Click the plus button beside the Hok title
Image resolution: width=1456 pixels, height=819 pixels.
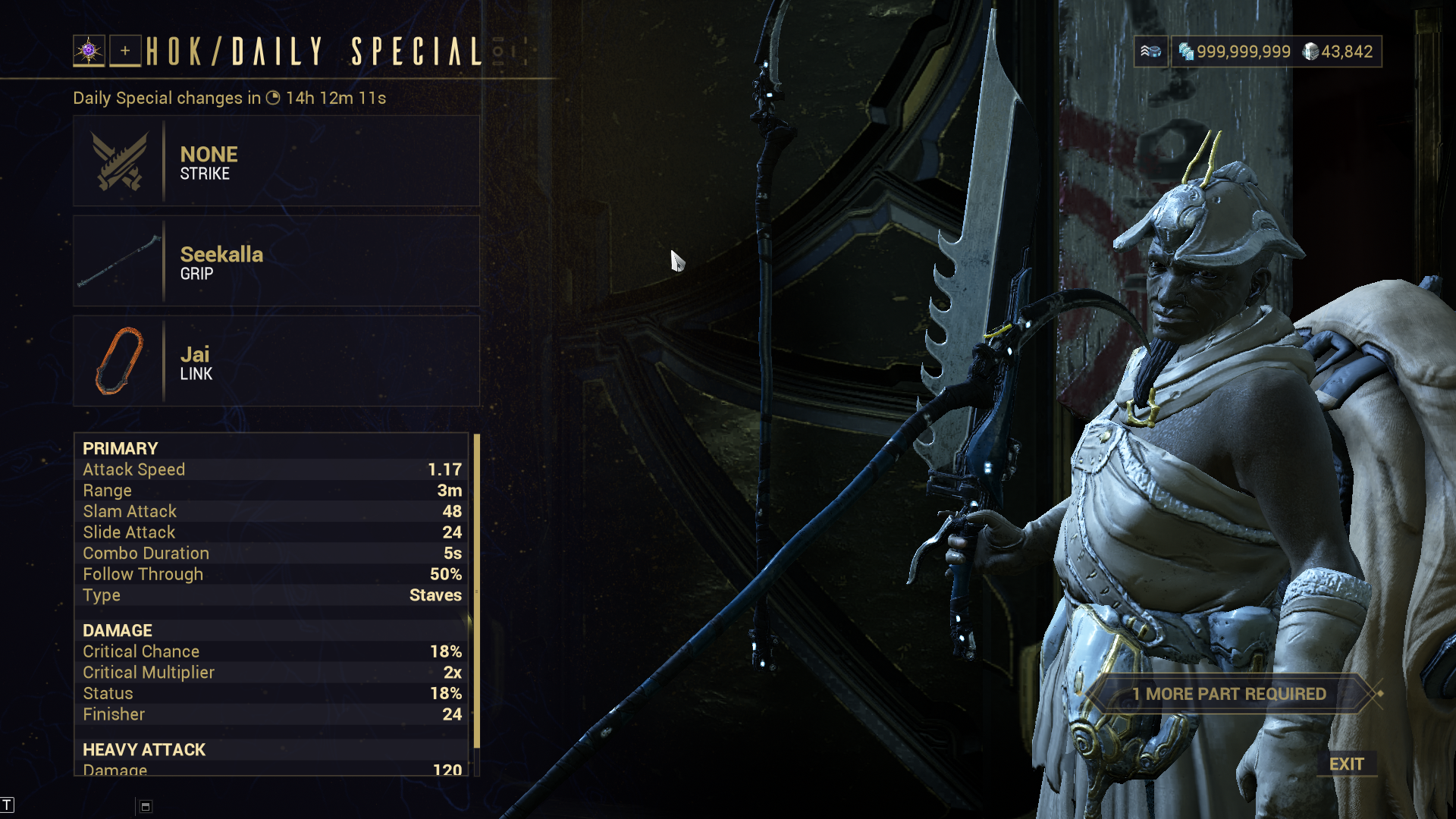click(x=125, y=52)
